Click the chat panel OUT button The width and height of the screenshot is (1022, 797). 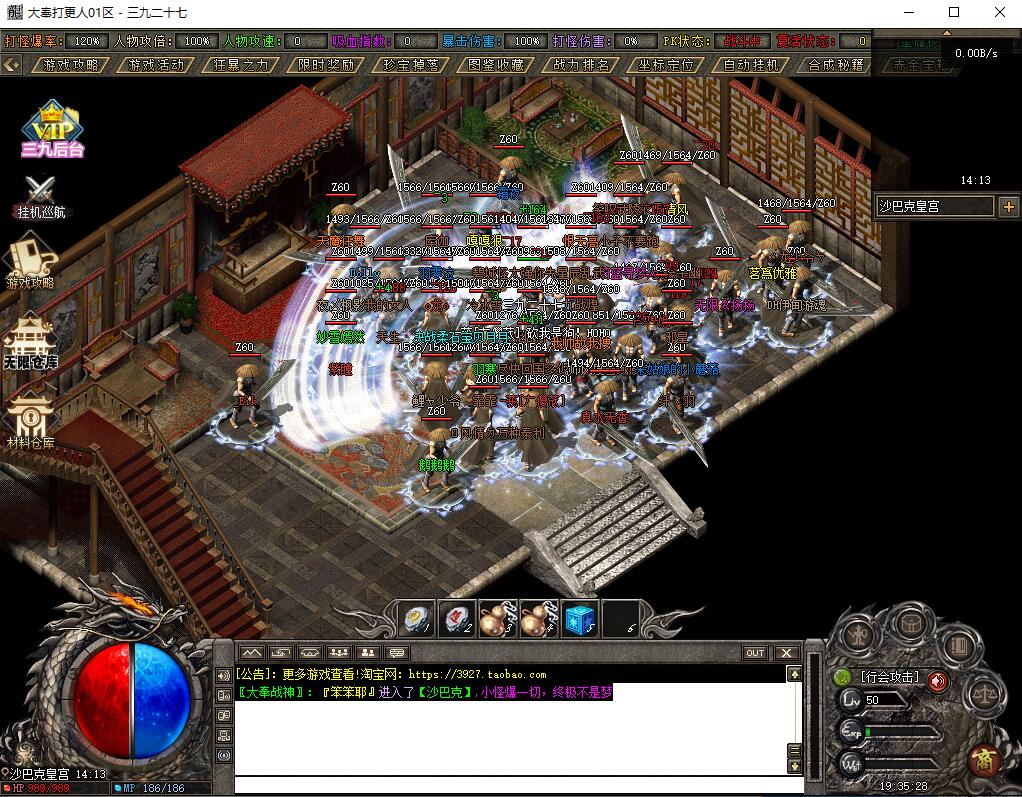pyautogui.click(x=755, y=653)
